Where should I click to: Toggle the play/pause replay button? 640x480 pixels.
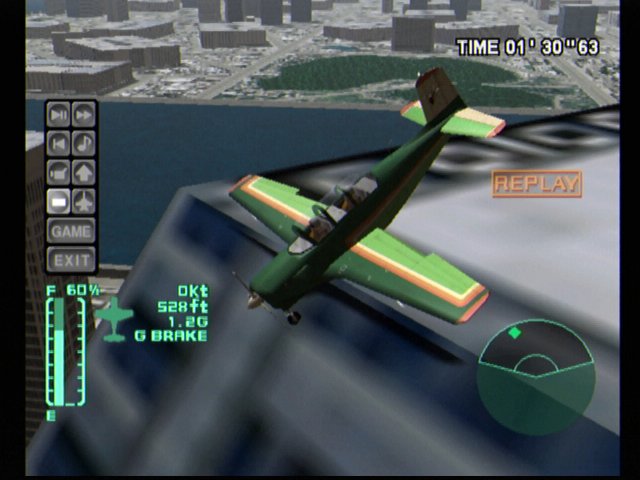pos(59,113)
